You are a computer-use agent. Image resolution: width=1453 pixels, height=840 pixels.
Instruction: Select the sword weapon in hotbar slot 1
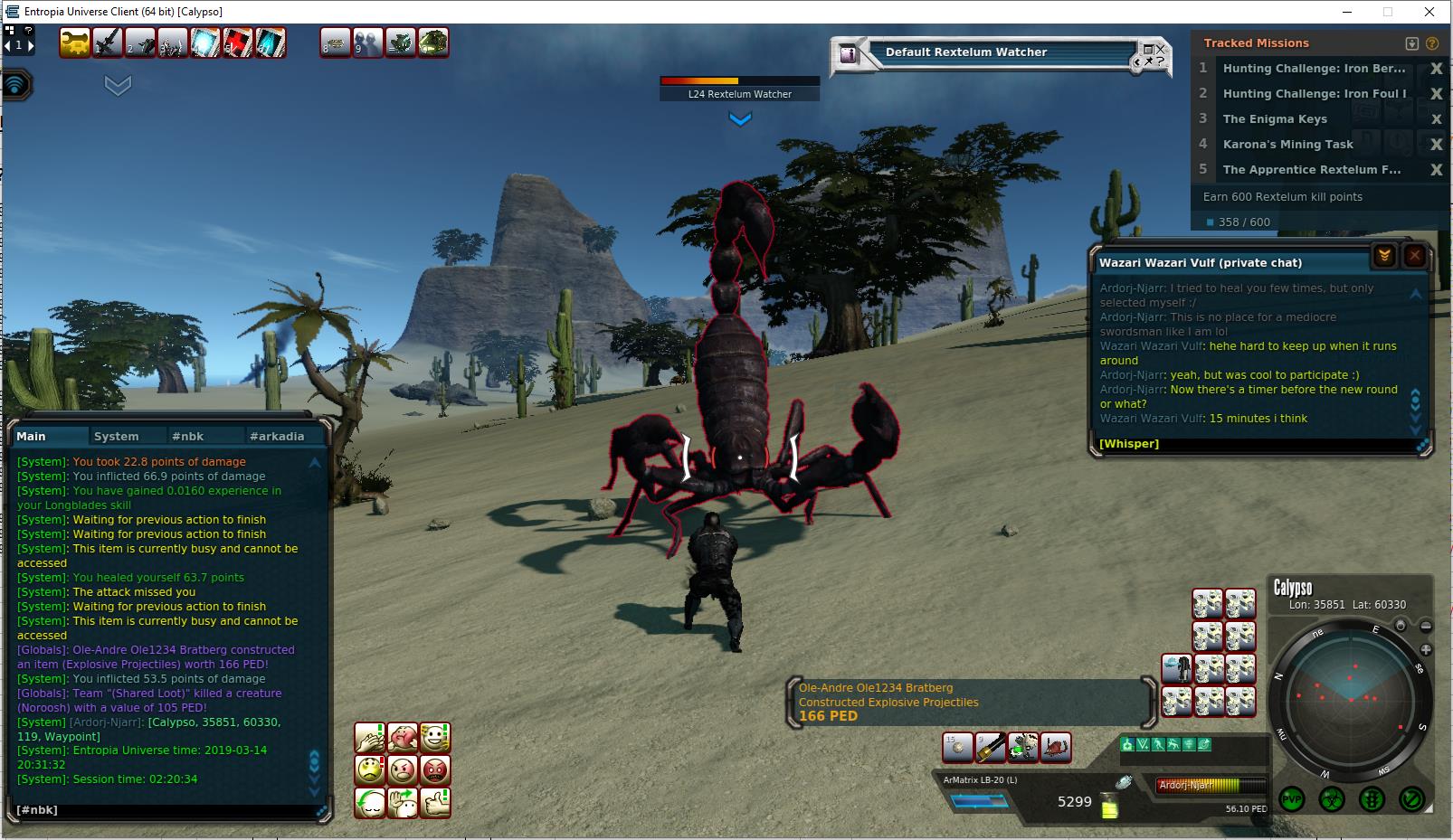108,42
